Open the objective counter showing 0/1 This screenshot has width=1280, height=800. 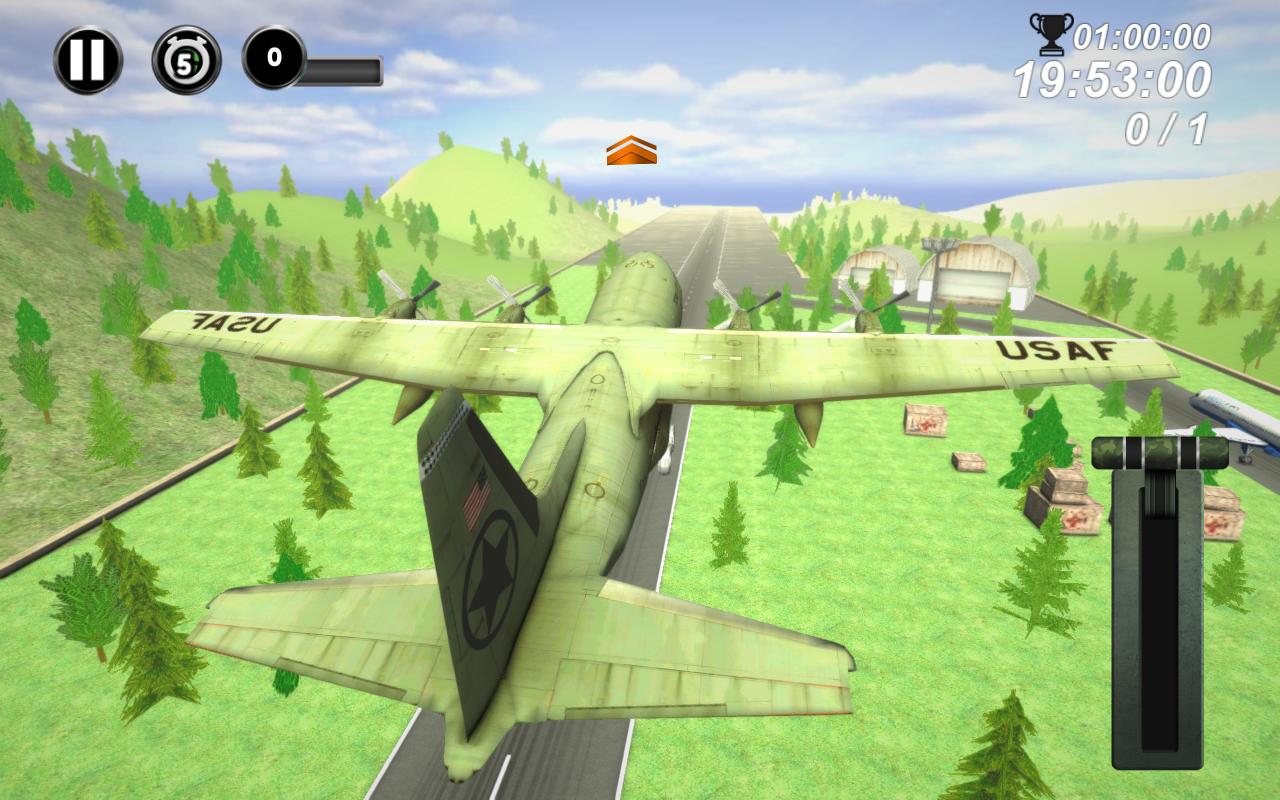[1166, 125]
